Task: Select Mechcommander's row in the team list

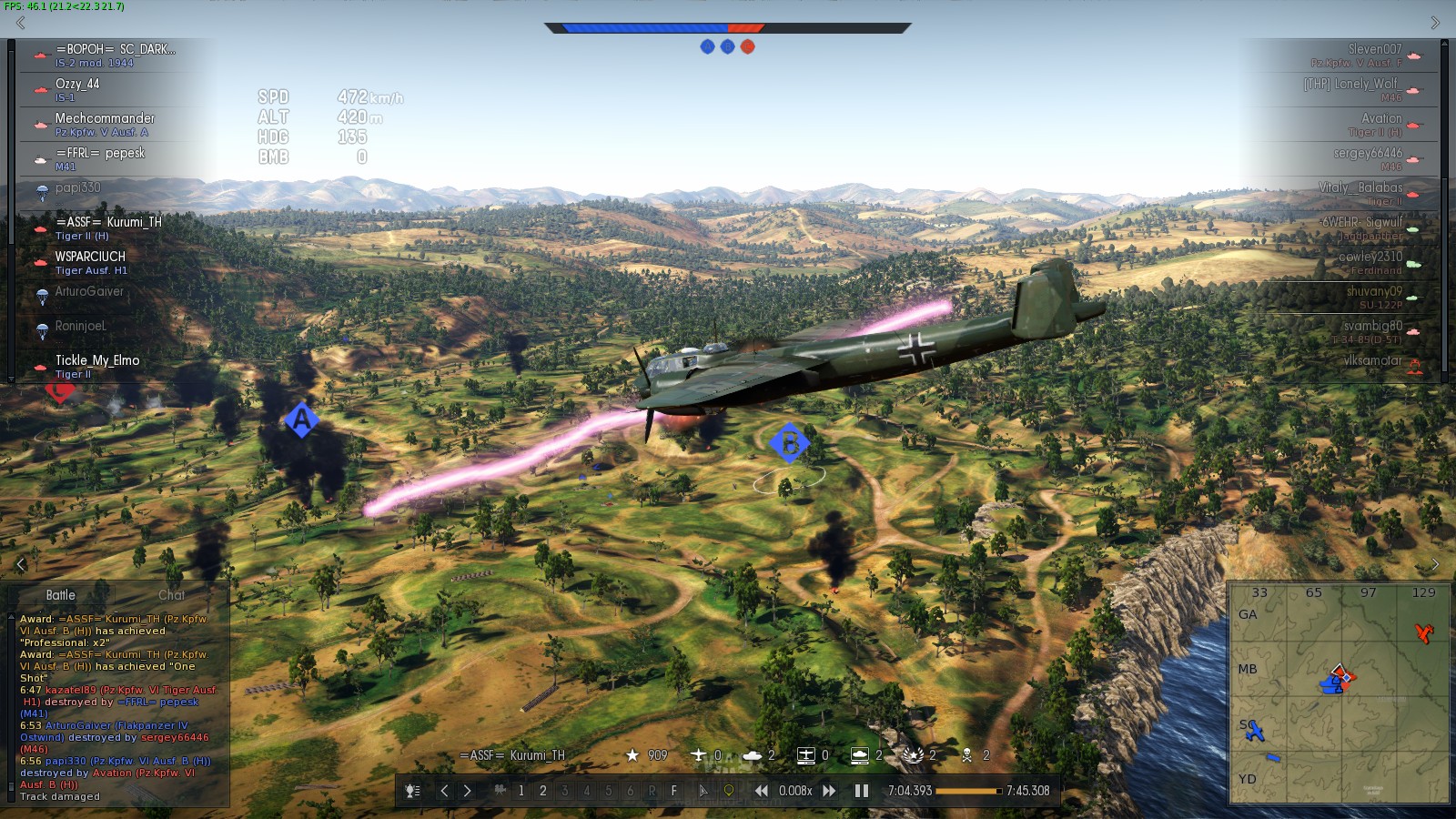Action: coord(109,124)
